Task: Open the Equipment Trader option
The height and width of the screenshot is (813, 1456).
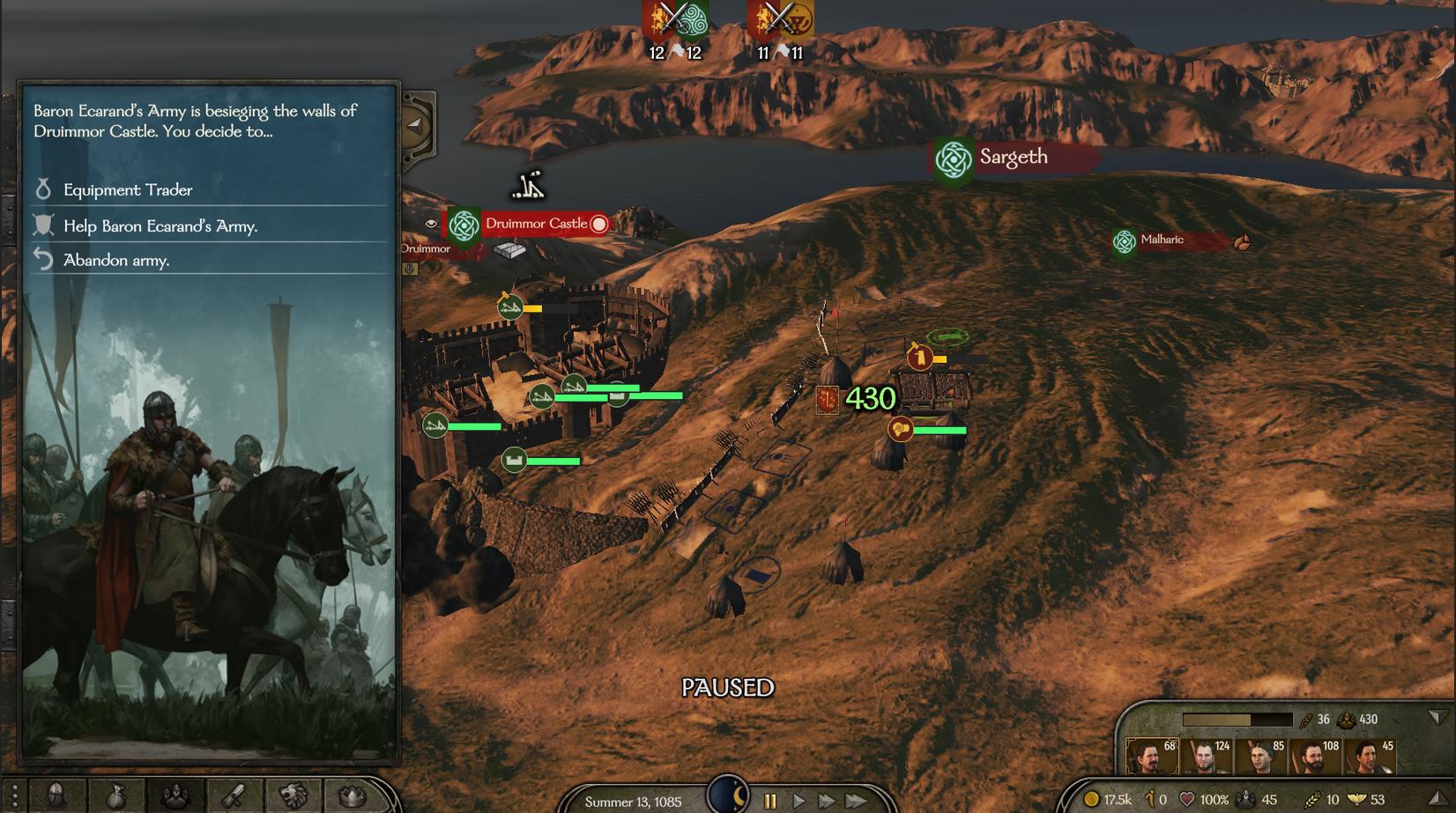Action: [x=128, y=189]
